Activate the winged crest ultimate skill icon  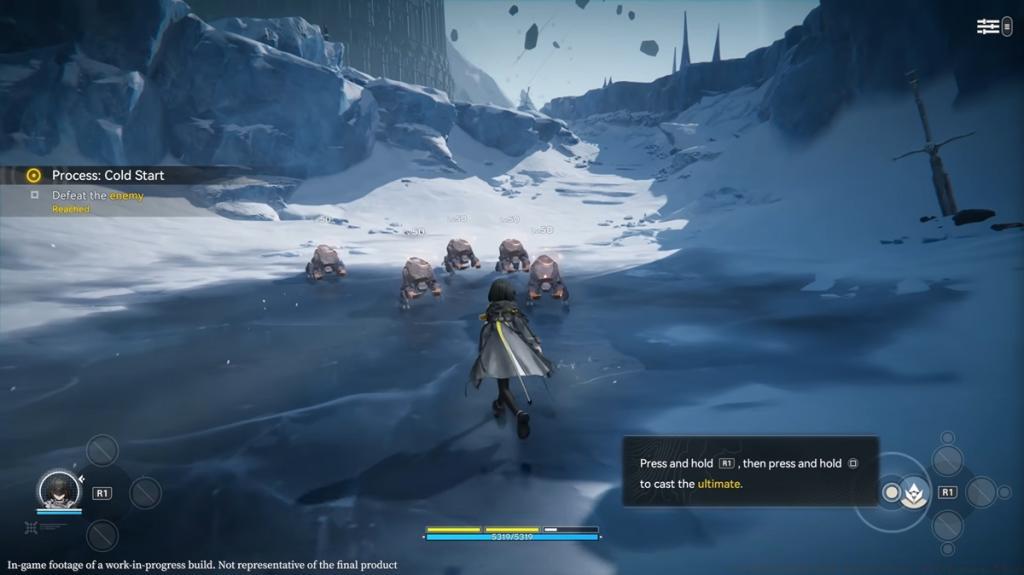[913, 493]
